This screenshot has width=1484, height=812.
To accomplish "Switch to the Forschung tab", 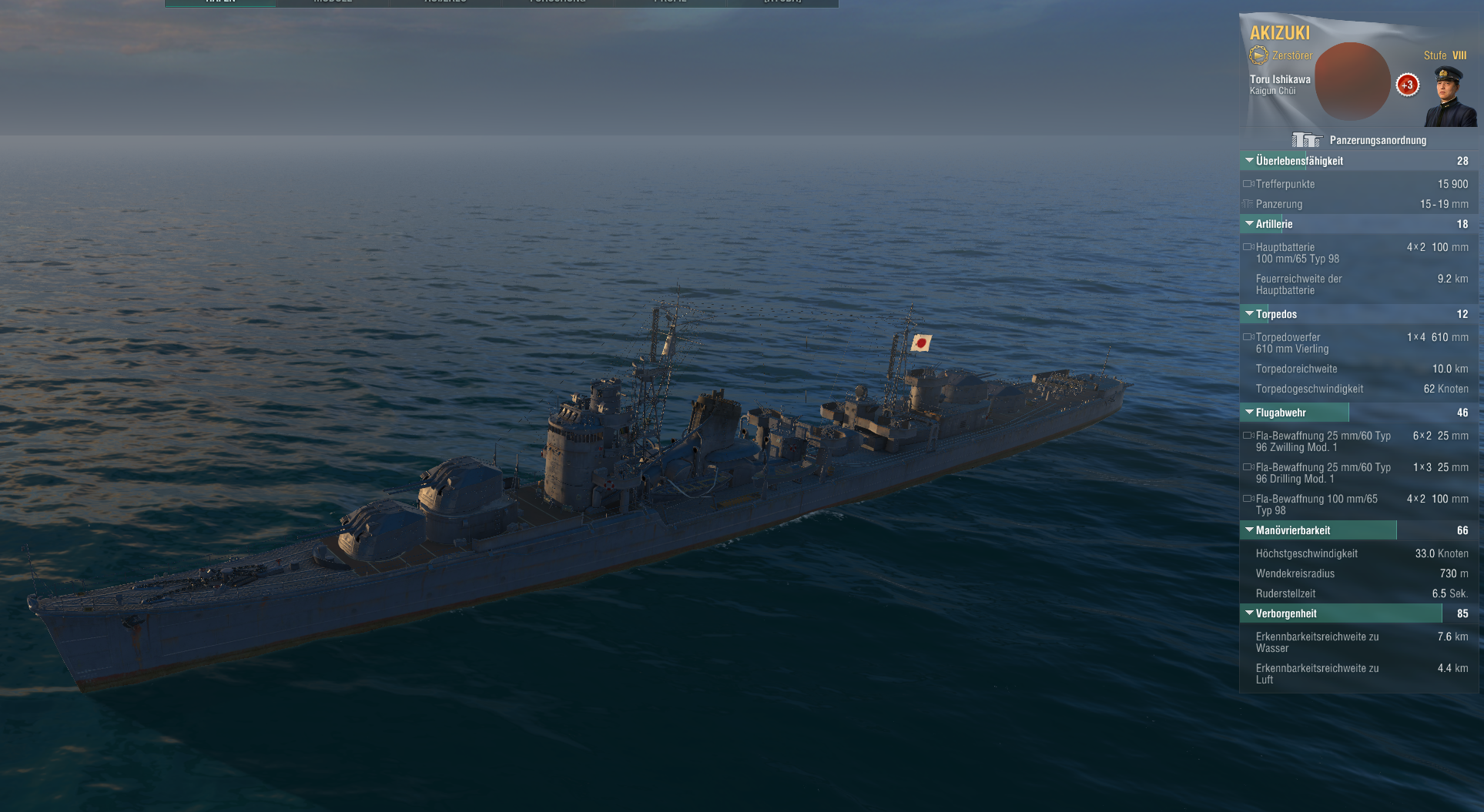I will pyautogui.click(x=558, y=2).
